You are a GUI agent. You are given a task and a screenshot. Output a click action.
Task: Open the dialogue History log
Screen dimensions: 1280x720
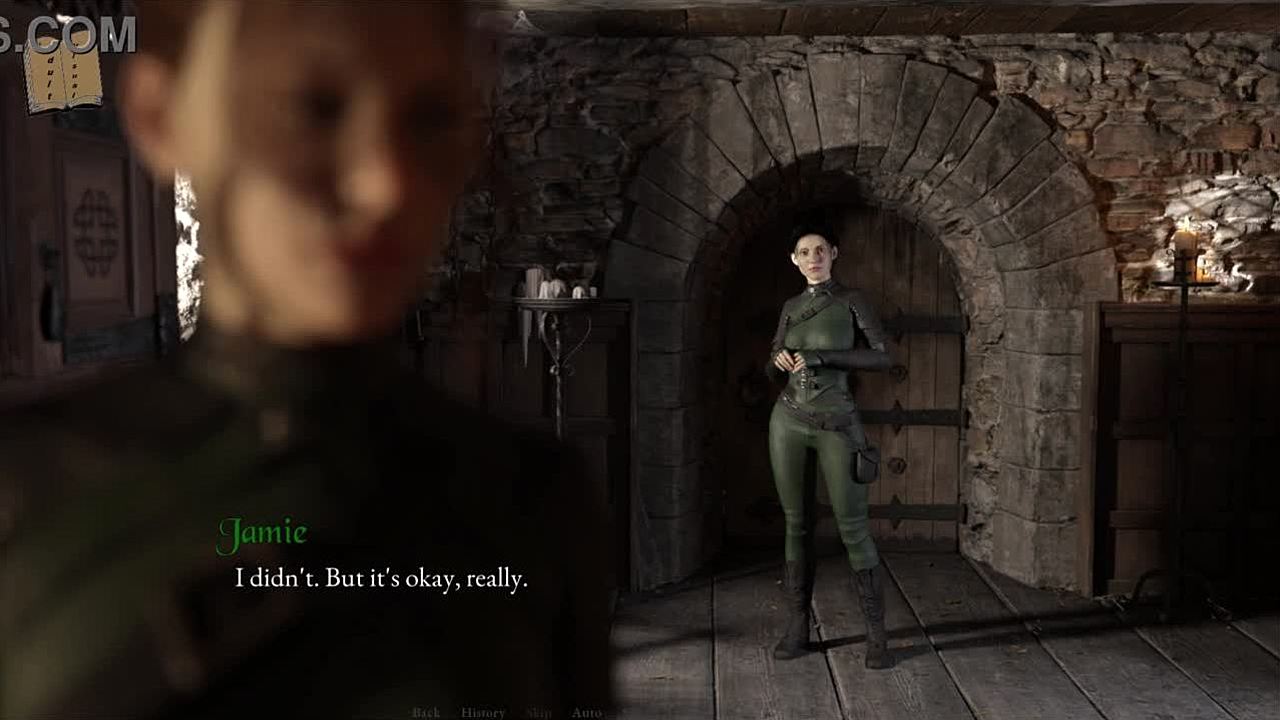click(482, 712)
